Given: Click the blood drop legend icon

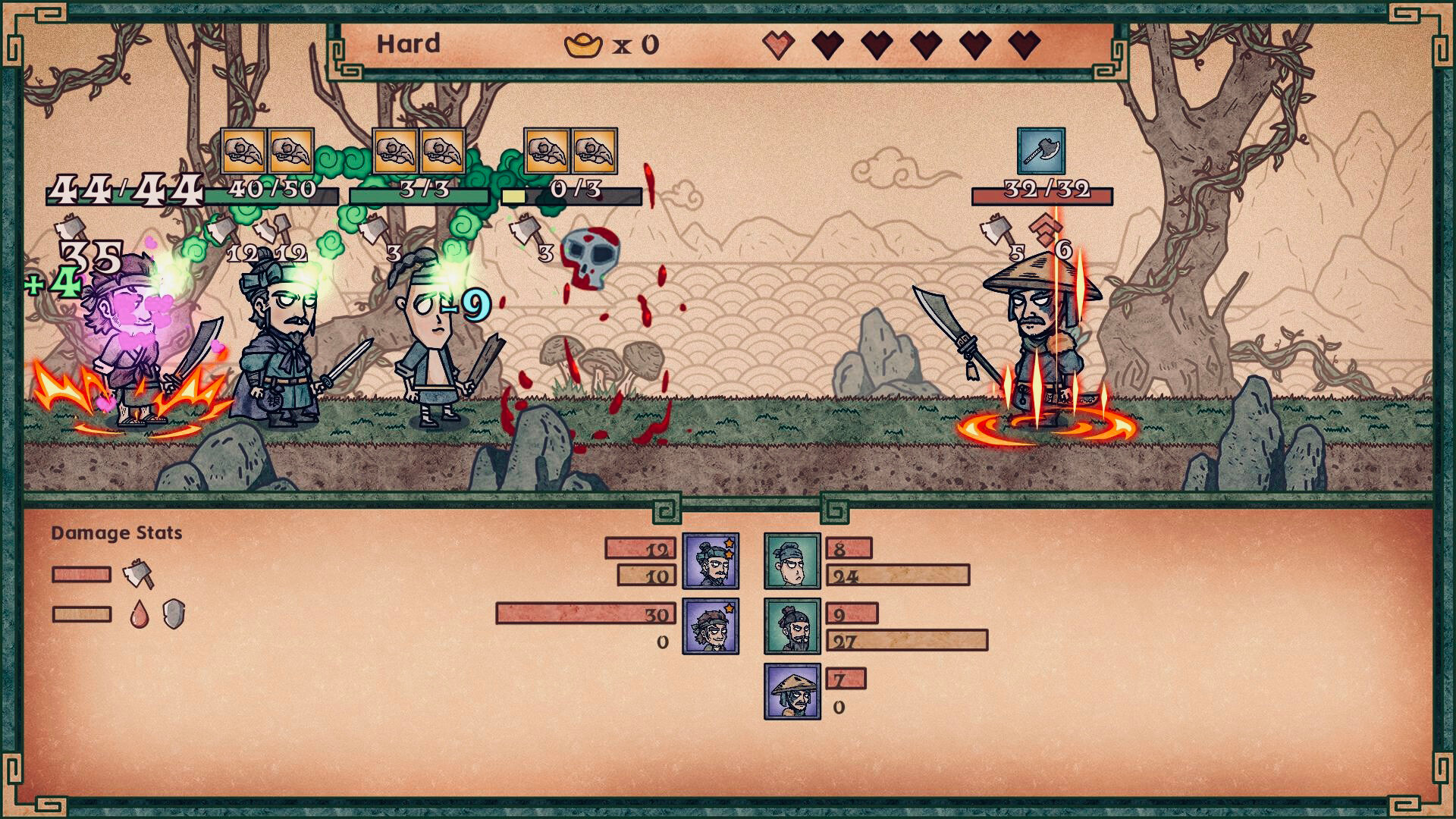Looking at the screenshot, I should coord(139,614).
